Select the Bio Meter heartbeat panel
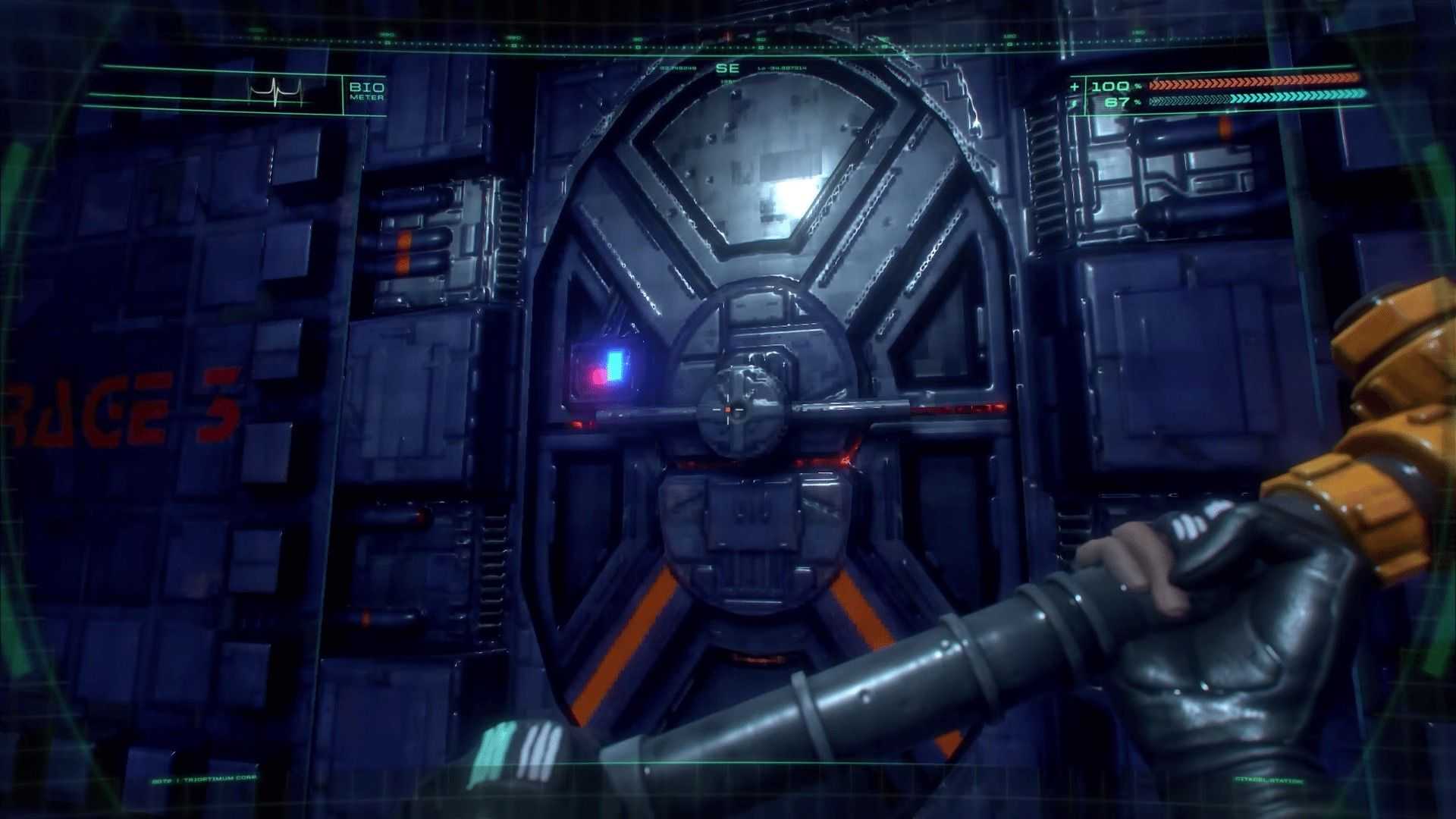 pyautogui.click(x=278, y=93)
